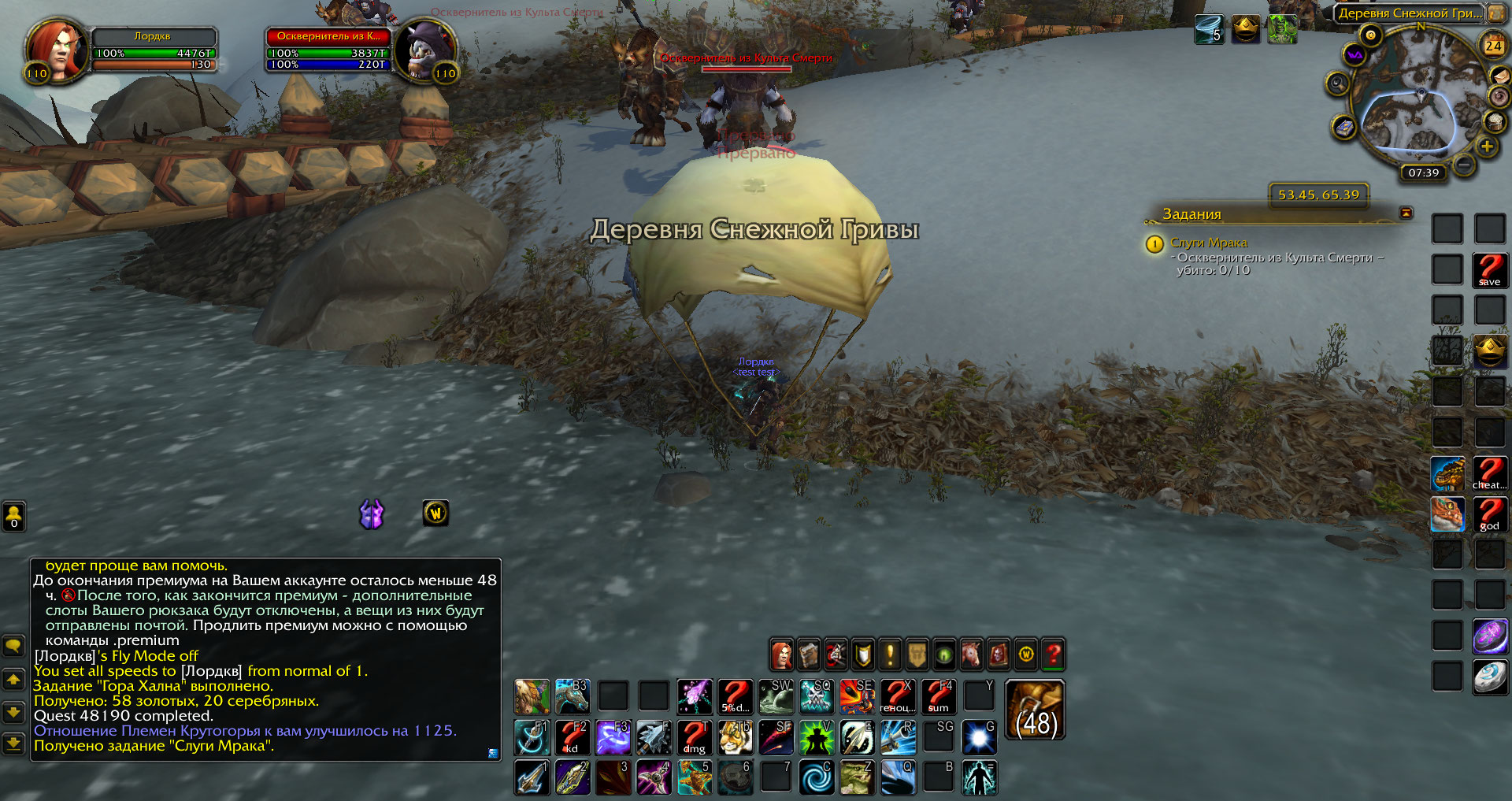This screenshot has width=1512, height=801.
Task: Click the 'save' macro button
Action: point(1489,270)
